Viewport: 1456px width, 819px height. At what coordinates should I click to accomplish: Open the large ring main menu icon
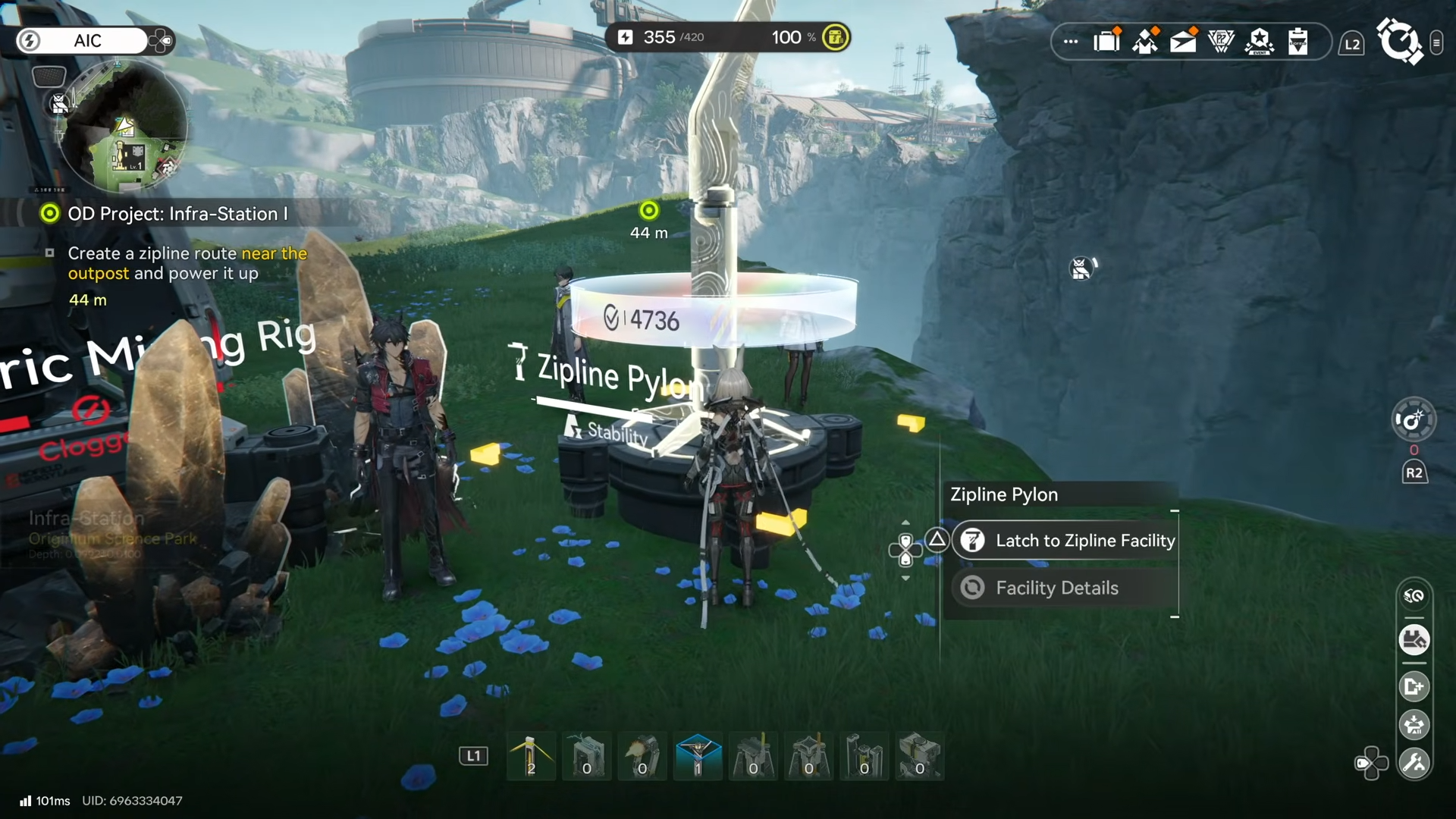(x=1399, y=41)
